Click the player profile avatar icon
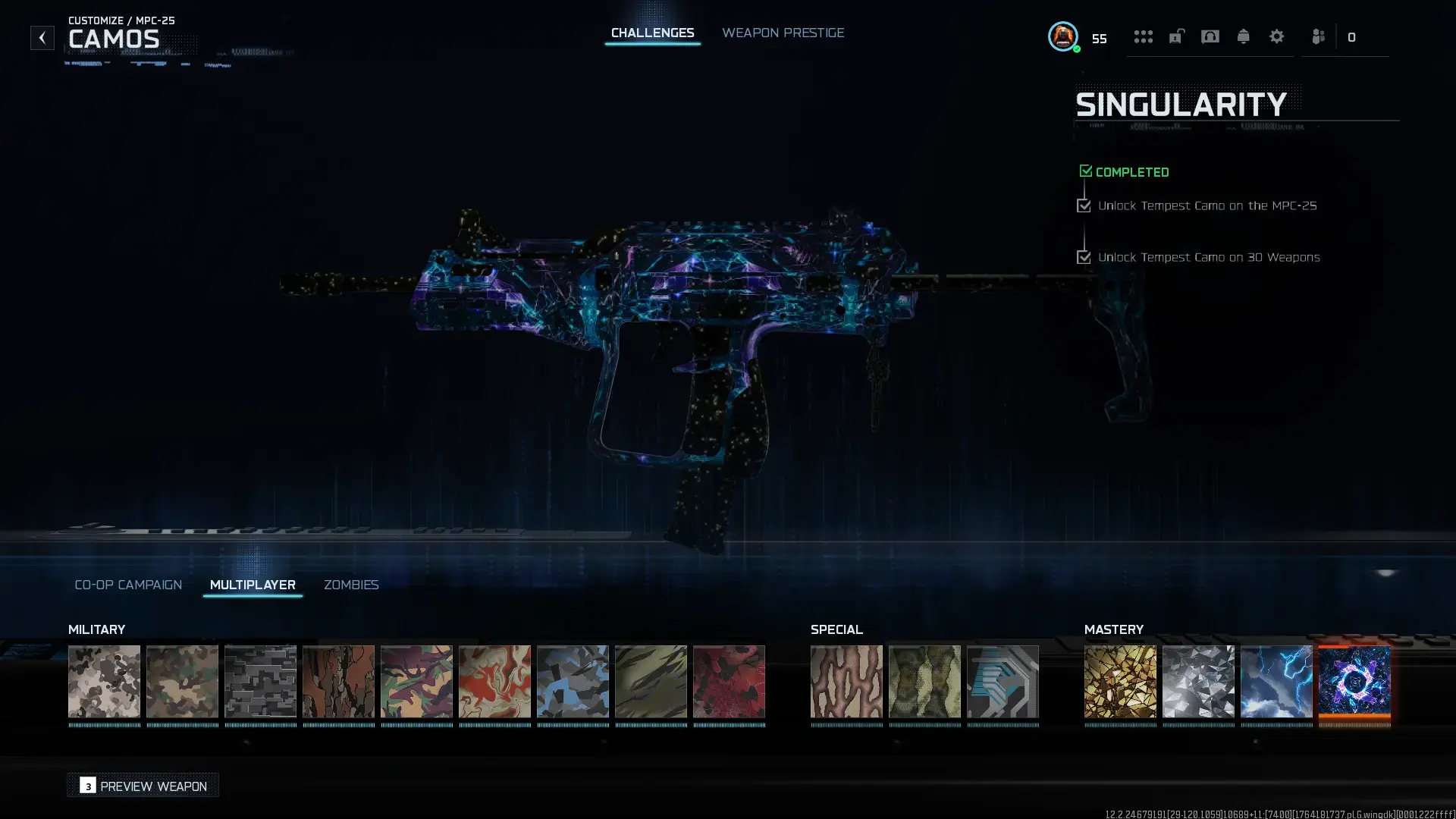 (1062, 37)
